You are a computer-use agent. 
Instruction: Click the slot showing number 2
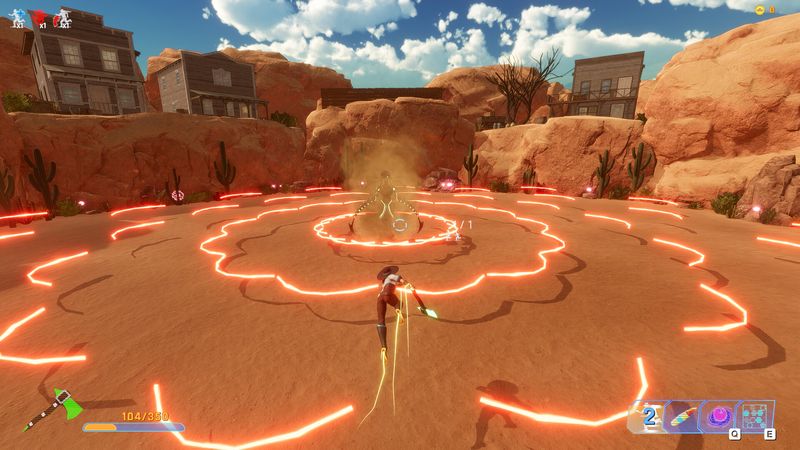tap(649, 415)
